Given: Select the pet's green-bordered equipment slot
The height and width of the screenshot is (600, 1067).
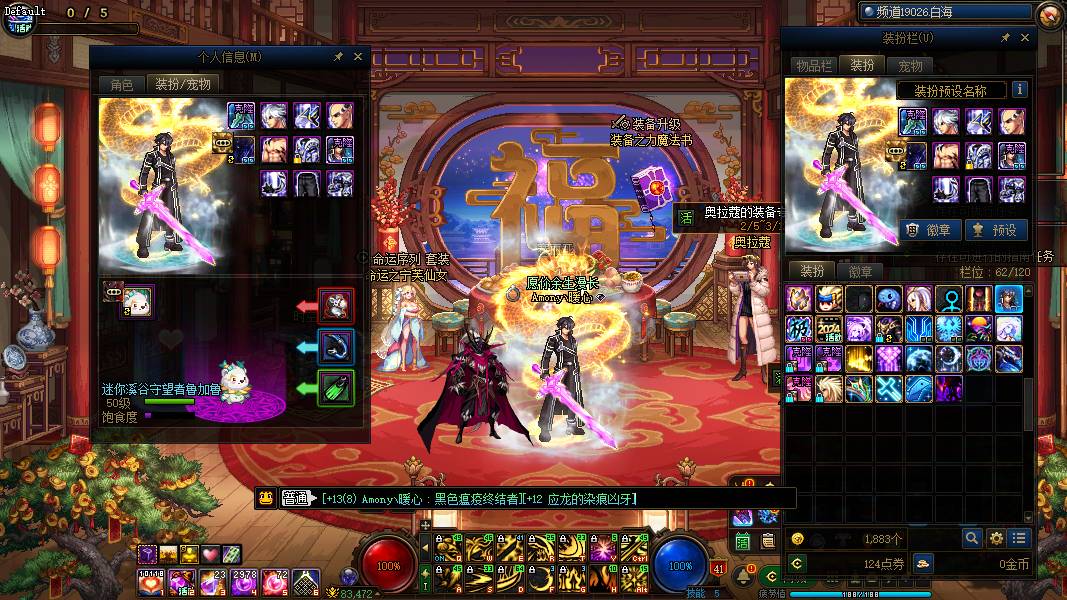Looking at the screenshot, I should (335, 388).
